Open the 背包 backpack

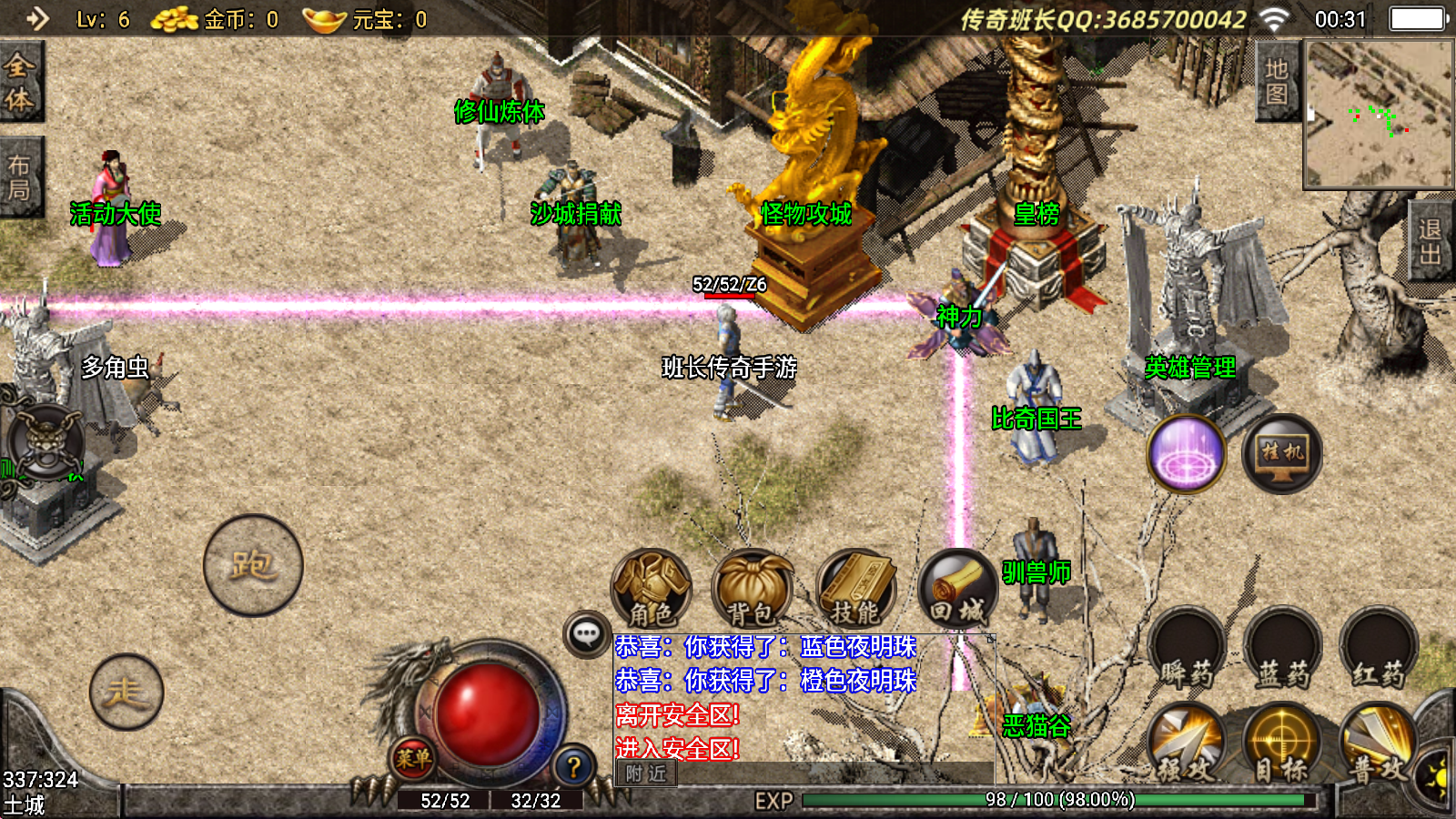click(752, 589)
